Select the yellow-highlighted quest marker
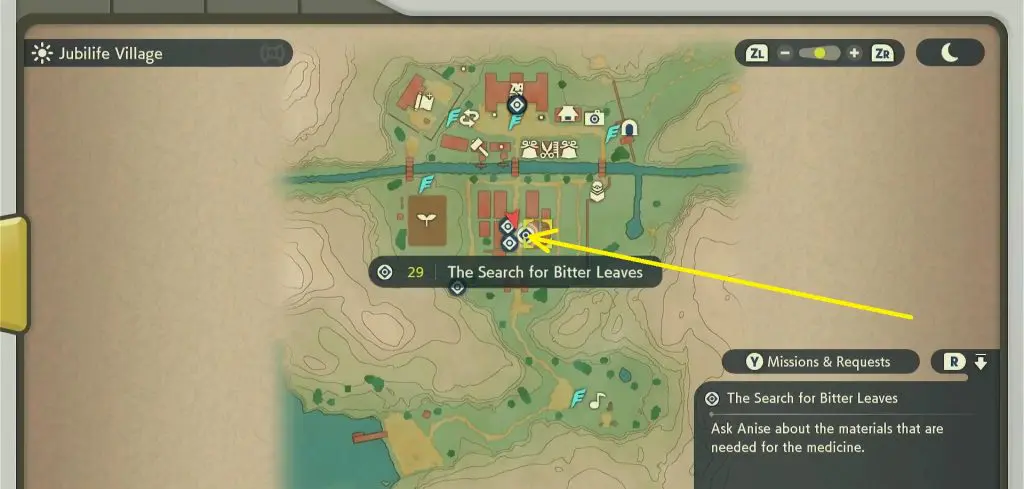Viewport: 1024px width, 489px height. 525,236
